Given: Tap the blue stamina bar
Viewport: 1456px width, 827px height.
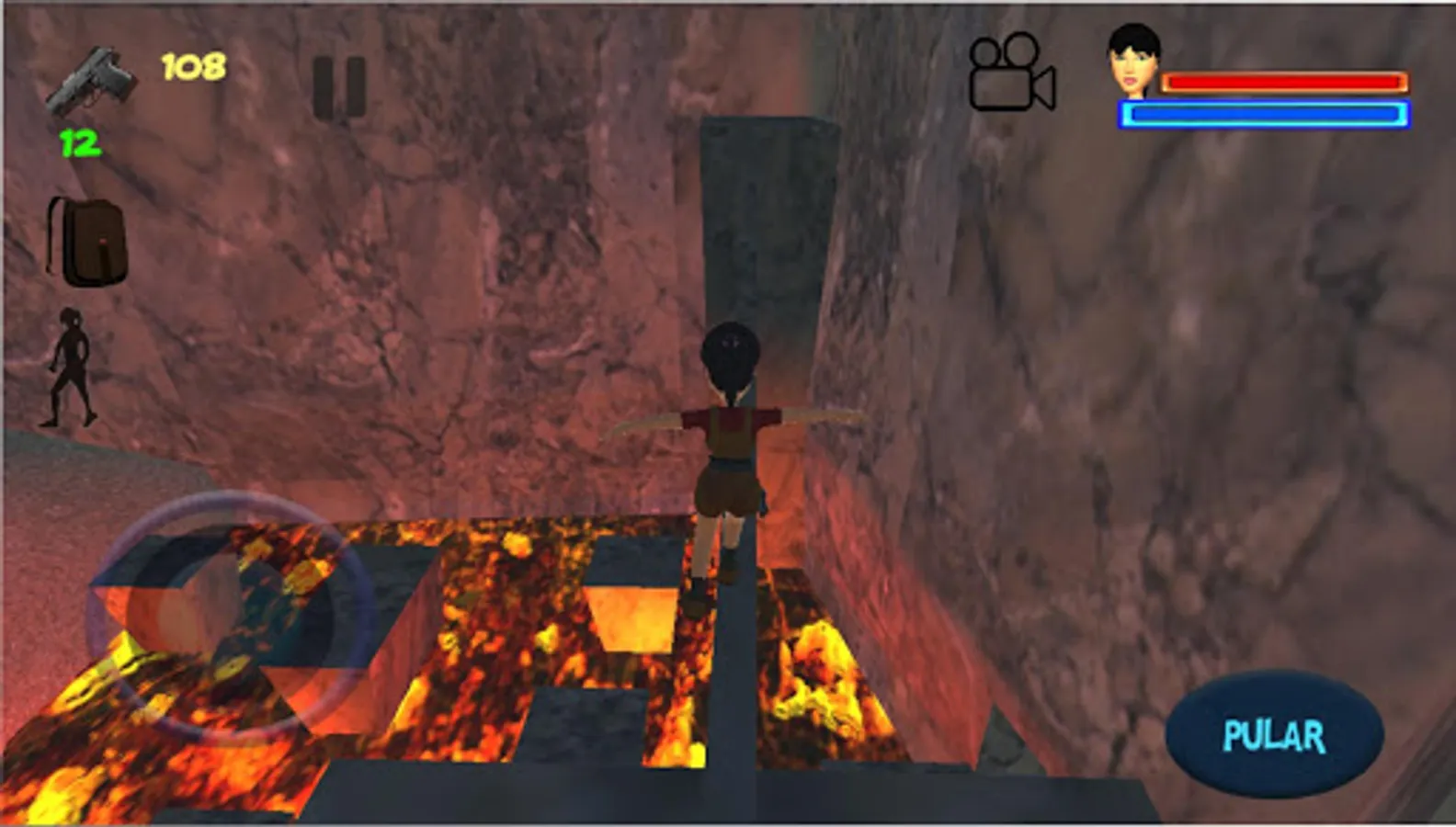Looking at the screenshot, I should pos(1261,115).
